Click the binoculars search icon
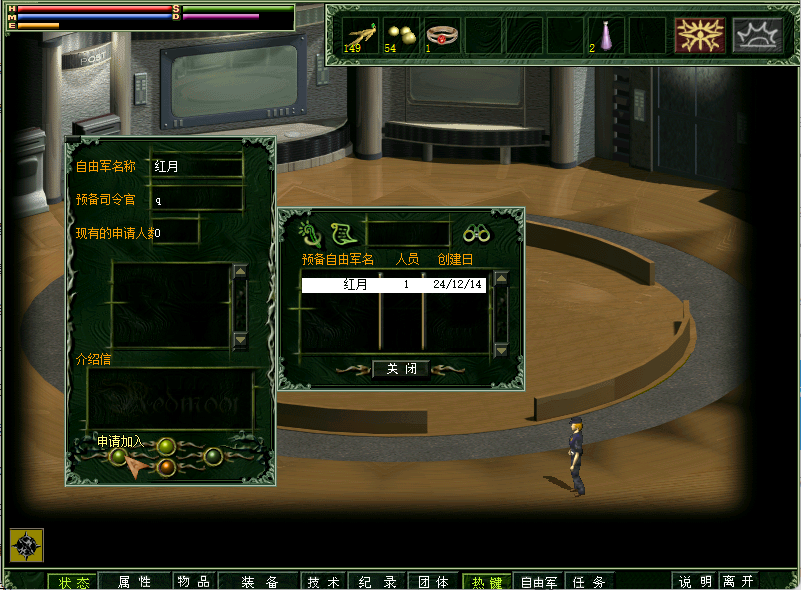Screen dimensions: 801x590 tap(476, 234)
